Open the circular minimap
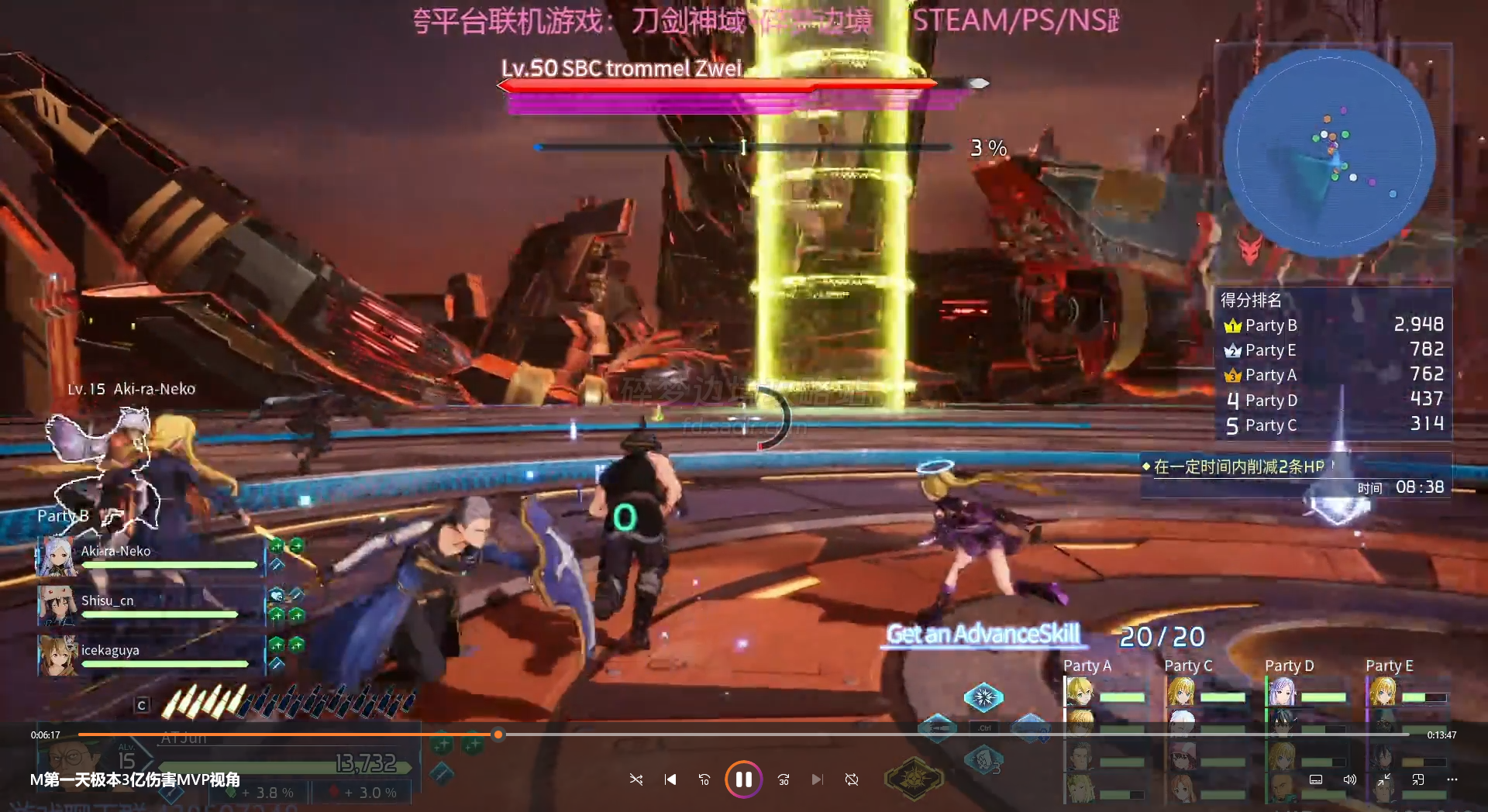The image size is (1488, 812). click(x=1328, y=153)
